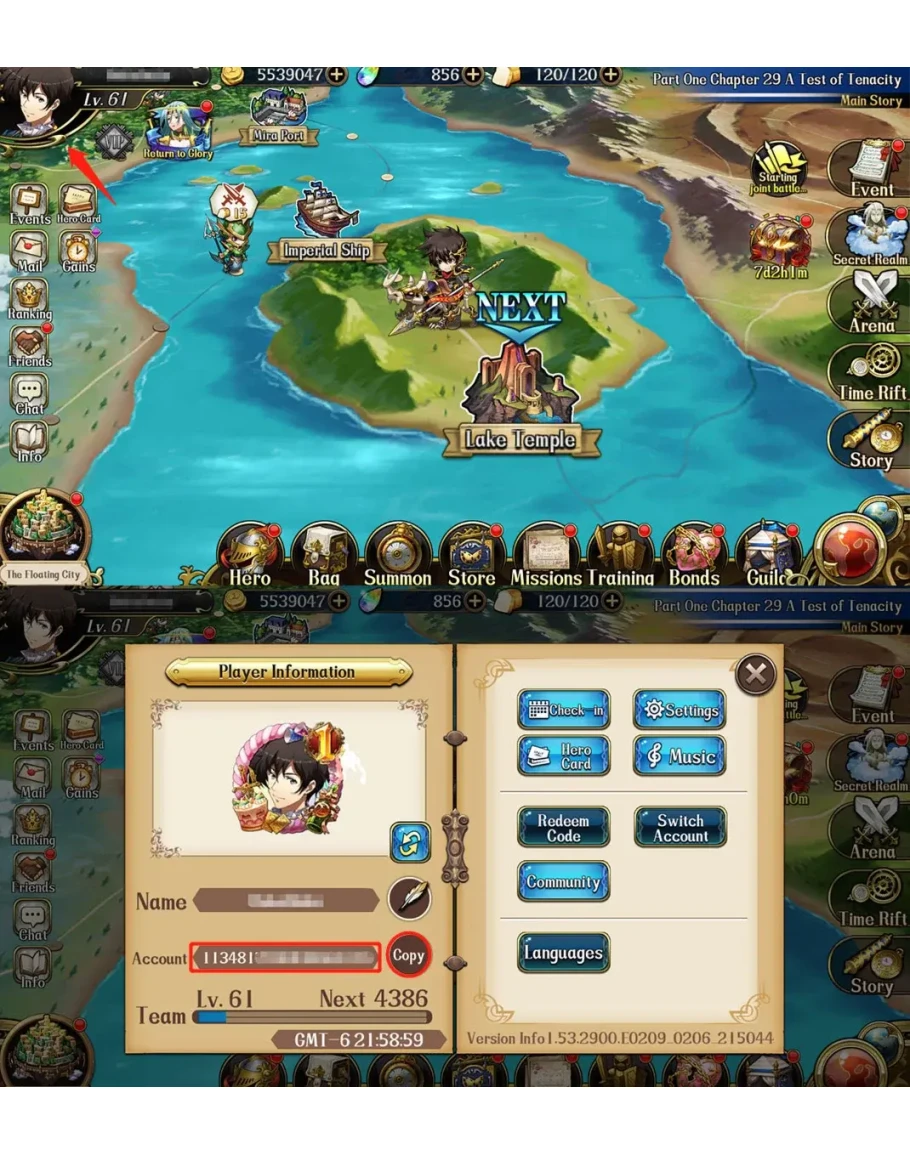Open the Hero menu in the bottom bar
910x1155 pixels.
click(249, 556)
